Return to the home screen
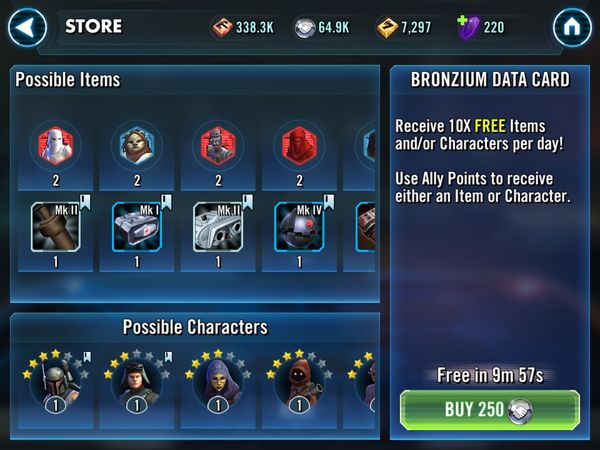600x450 pixels. click(x=572, y=28)
